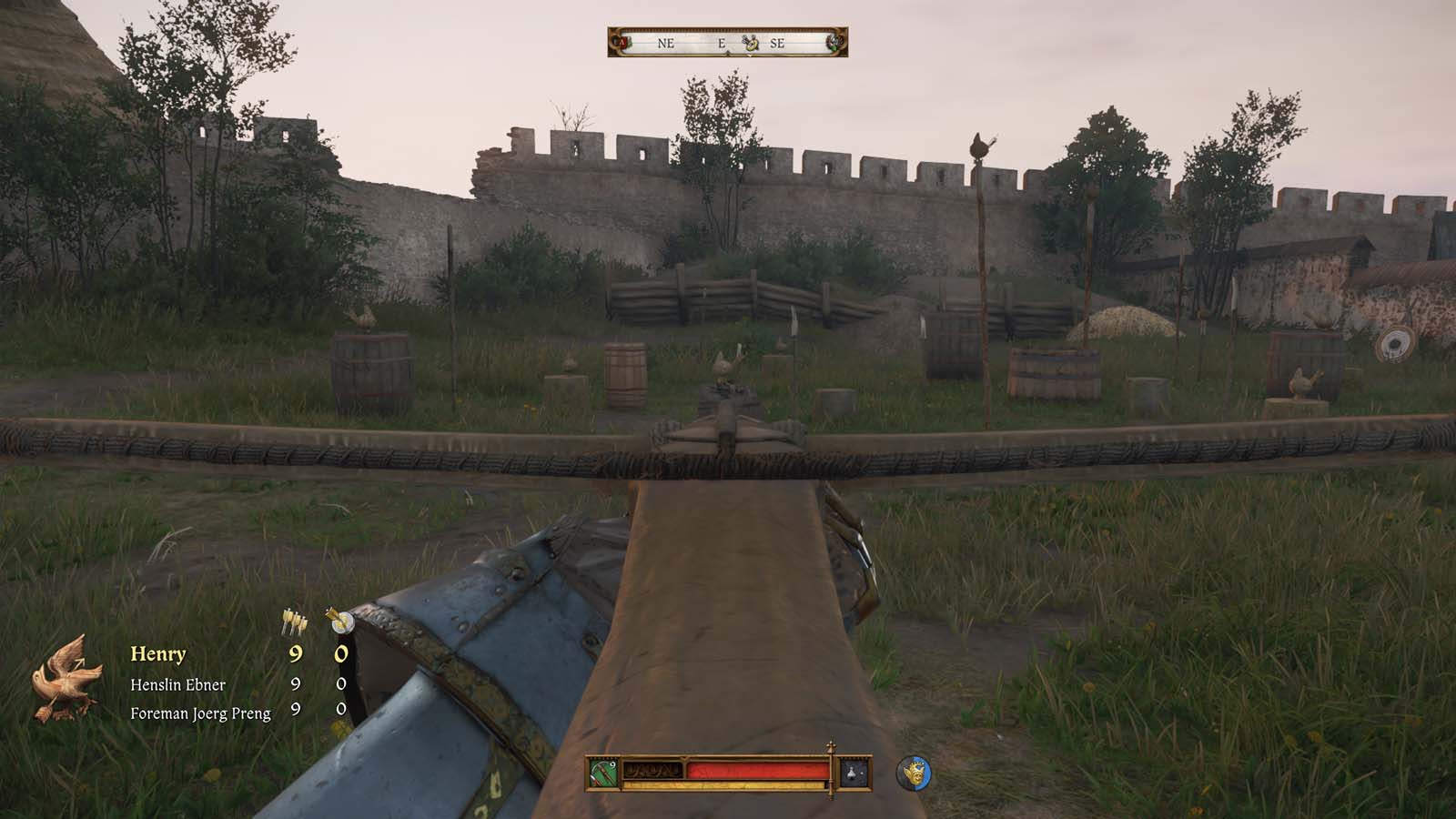Open Henry's buff portrait icon in the HUD
This screenshot has width=1456, height=819.
coord(915,772)
